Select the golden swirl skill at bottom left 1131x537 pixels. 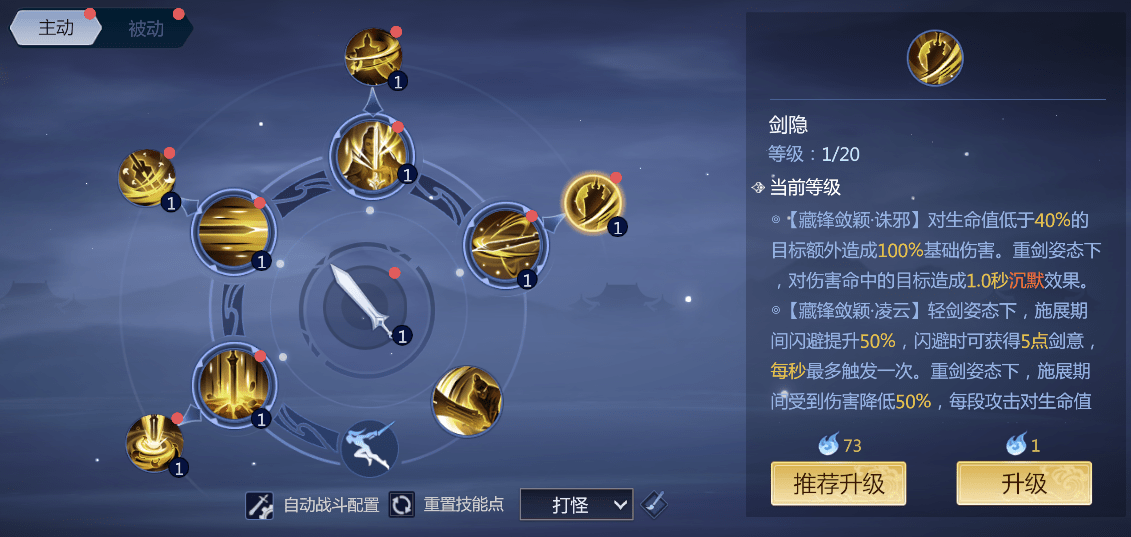(154, 442)
